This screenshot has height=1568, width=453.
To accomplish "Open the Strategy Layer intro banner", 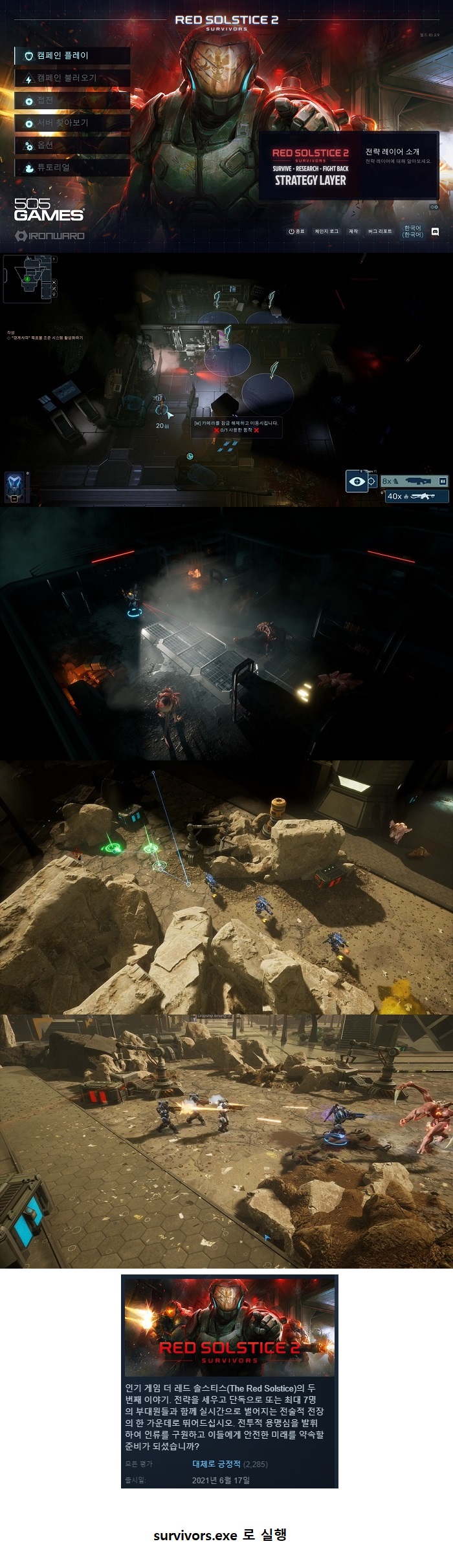I will (348, 166).
